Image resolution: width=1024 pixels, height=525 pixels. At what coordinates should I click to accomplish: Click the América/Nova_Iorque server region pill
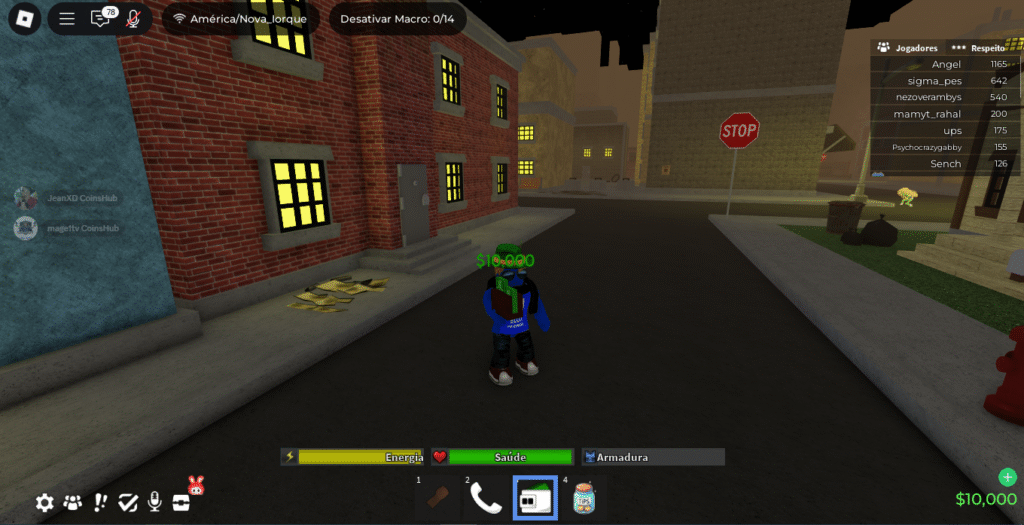coord(241,18)
